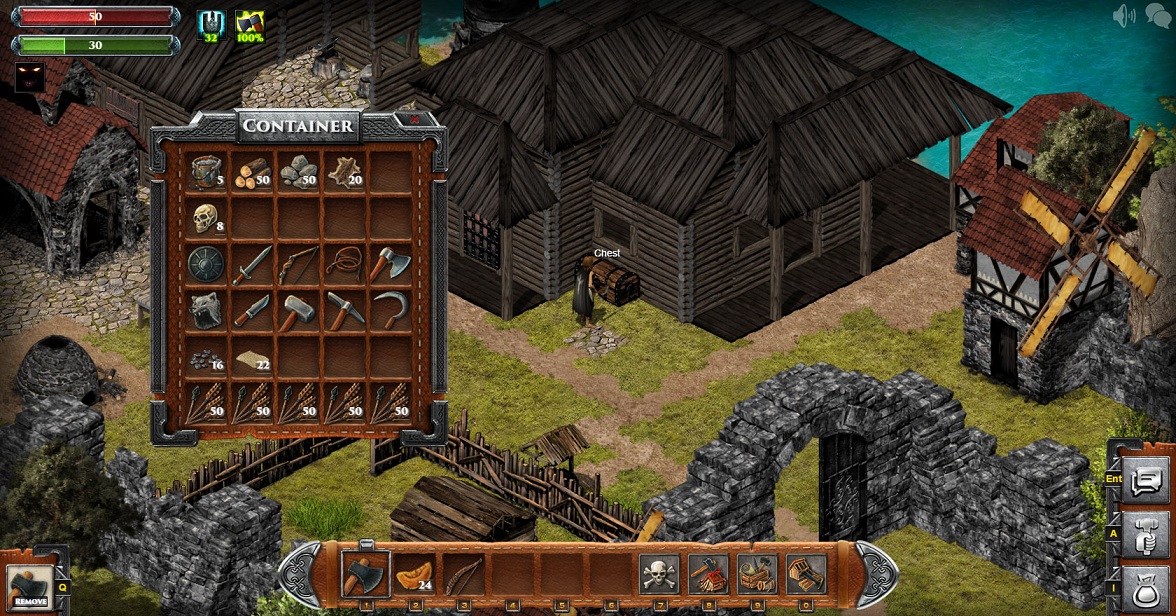Take the wood logs stack from container
This screenshot has width=1176, height=616.
click(x=252, y=173)
